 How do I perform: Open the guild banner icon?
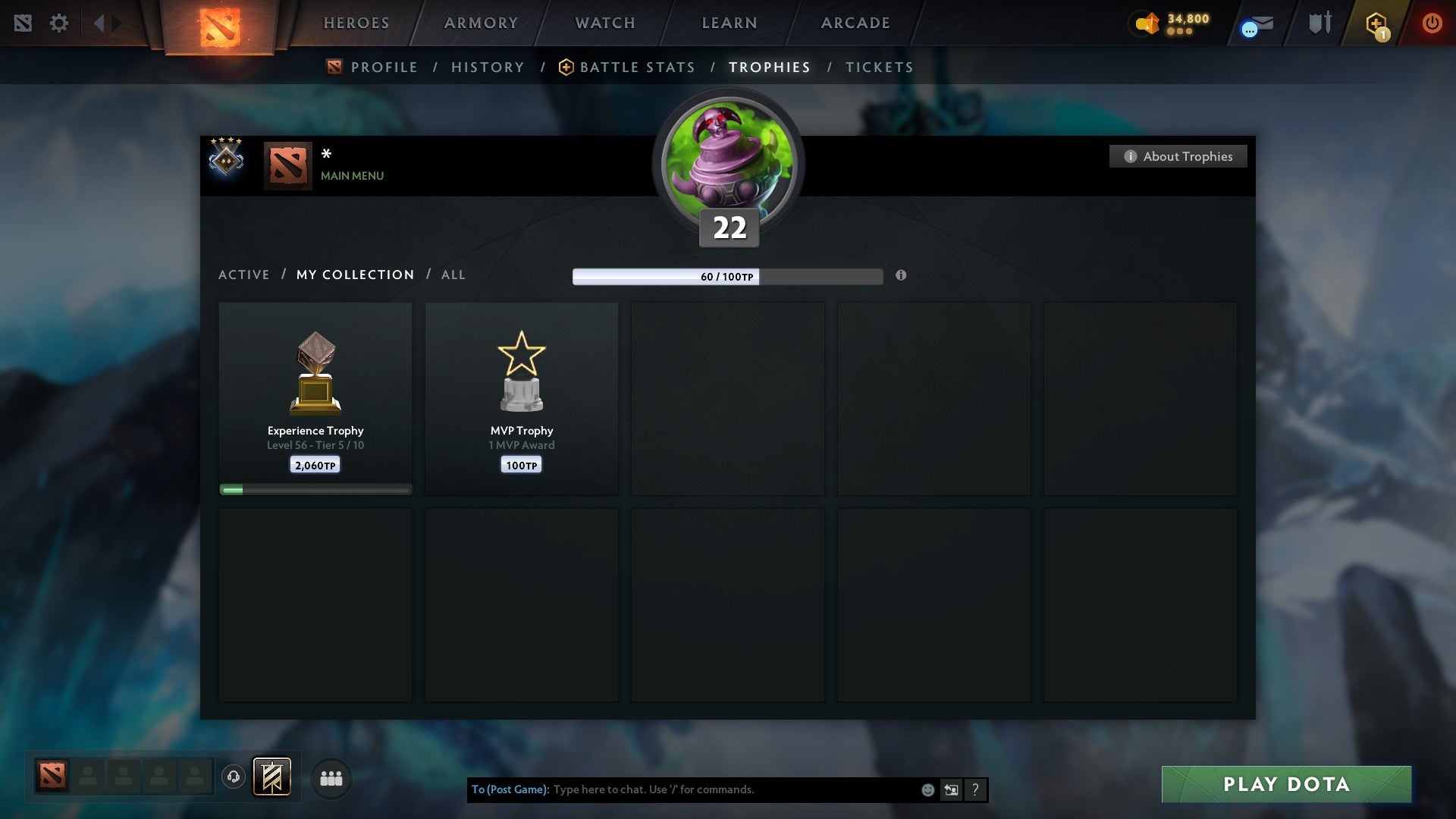coord(273,777)
